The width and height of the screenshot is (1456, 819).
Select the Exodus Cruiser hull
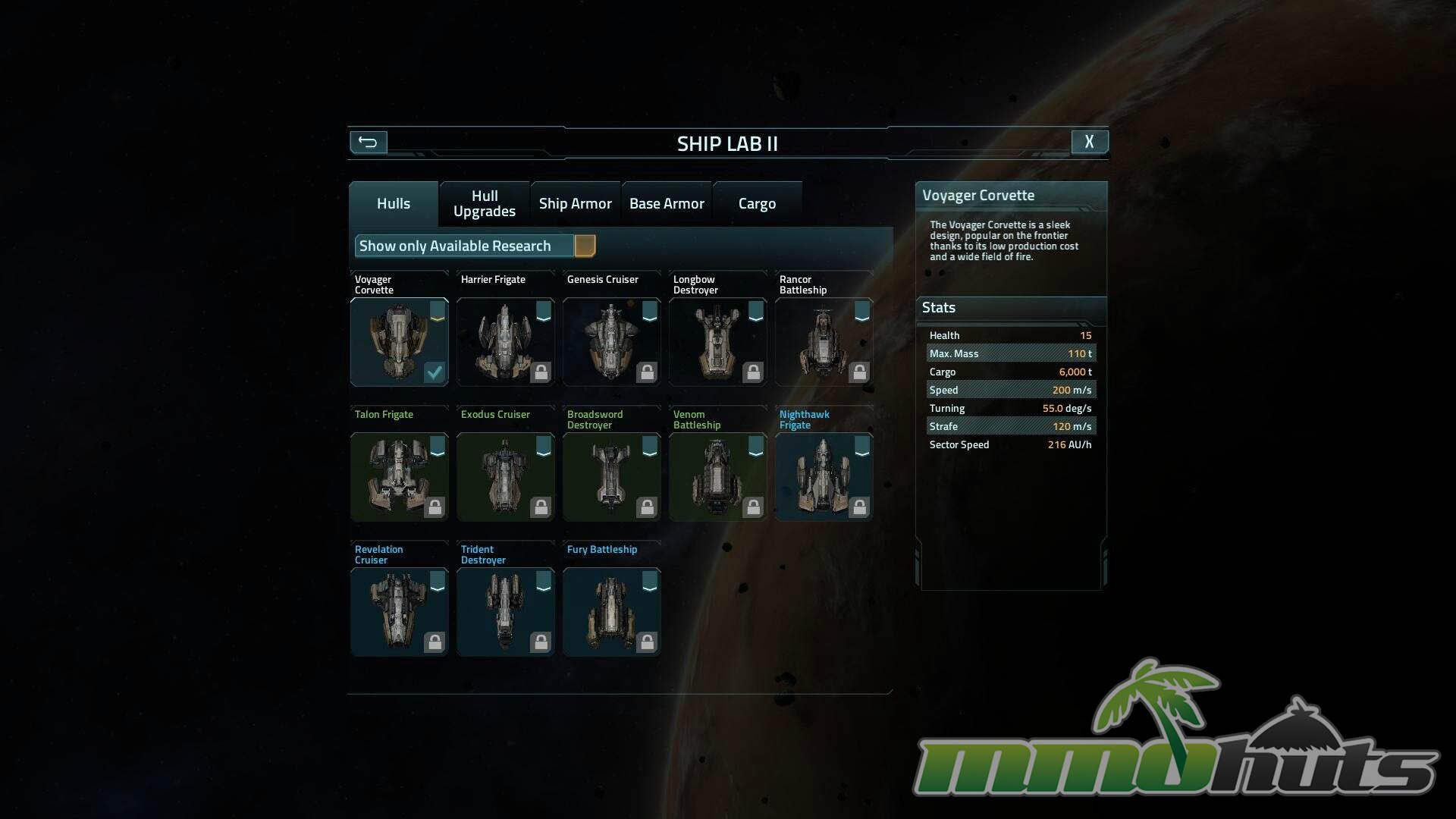point(505,477)
